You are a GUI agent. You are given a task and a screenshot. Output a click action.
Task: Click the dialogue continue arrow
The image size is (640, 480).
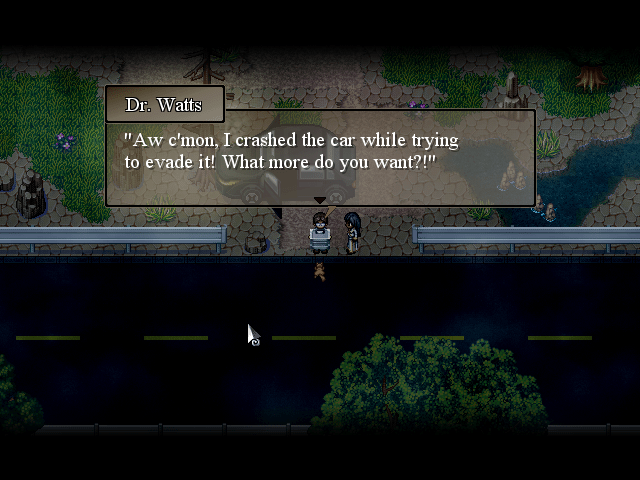(320, 201)
